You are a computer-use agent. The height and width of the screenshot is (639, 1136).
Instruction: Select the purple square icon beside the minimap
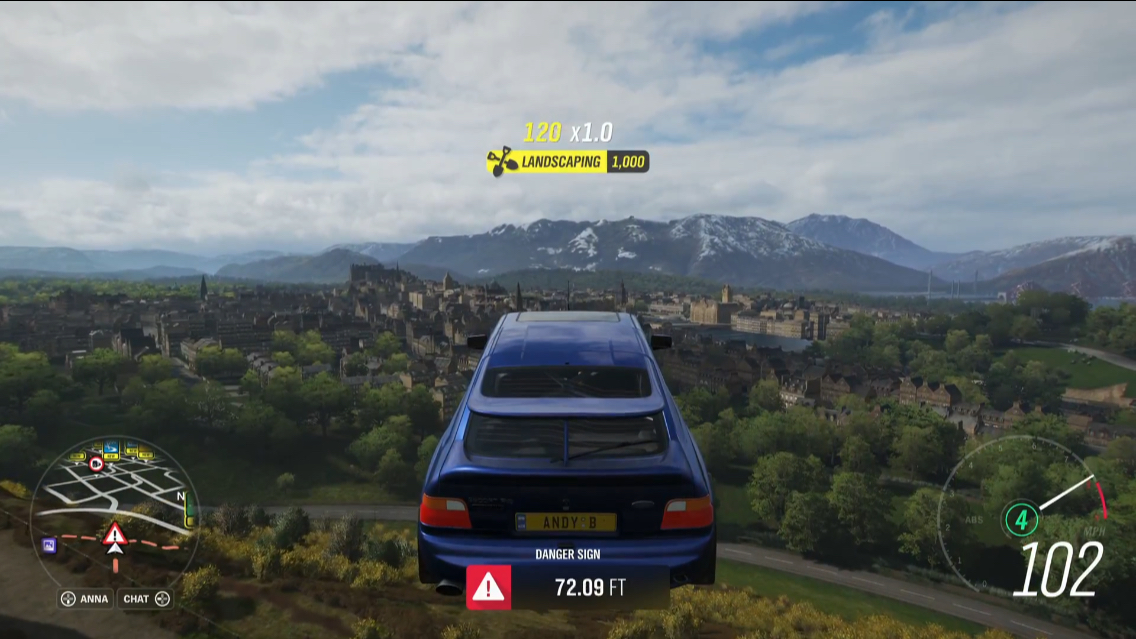(48, 544)
